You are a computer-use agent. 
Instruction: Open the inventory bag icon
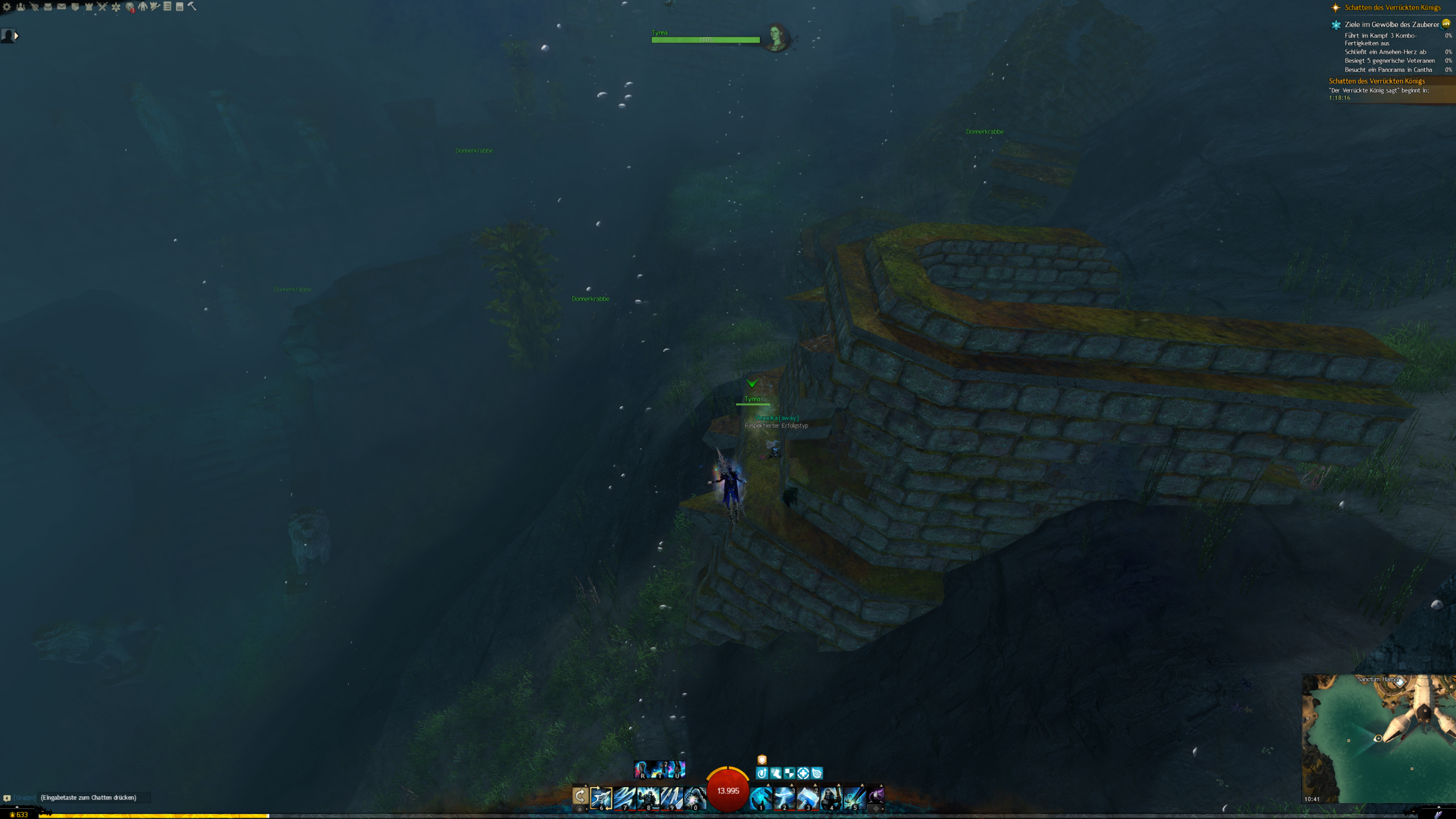pos(48,7)
